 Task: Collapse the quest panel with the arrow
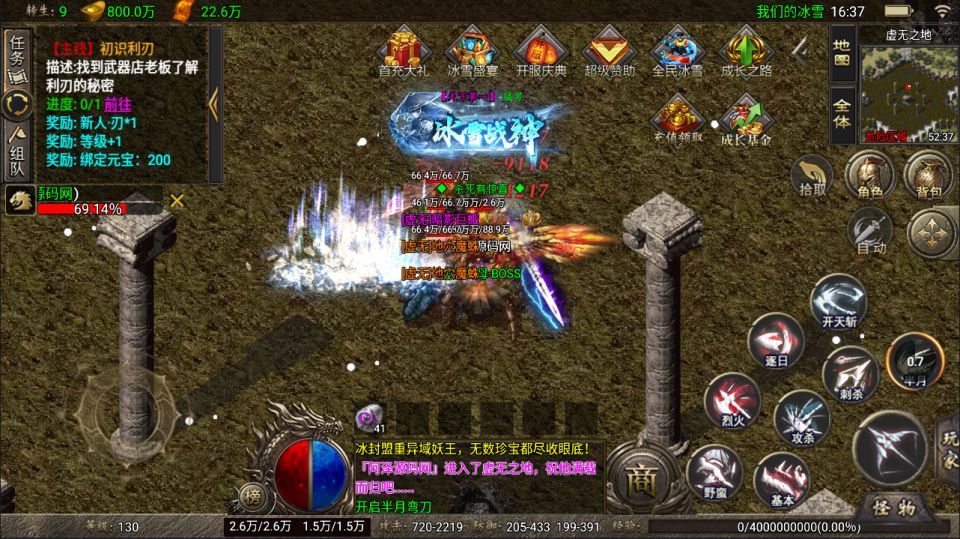click(x=214, y=105)
